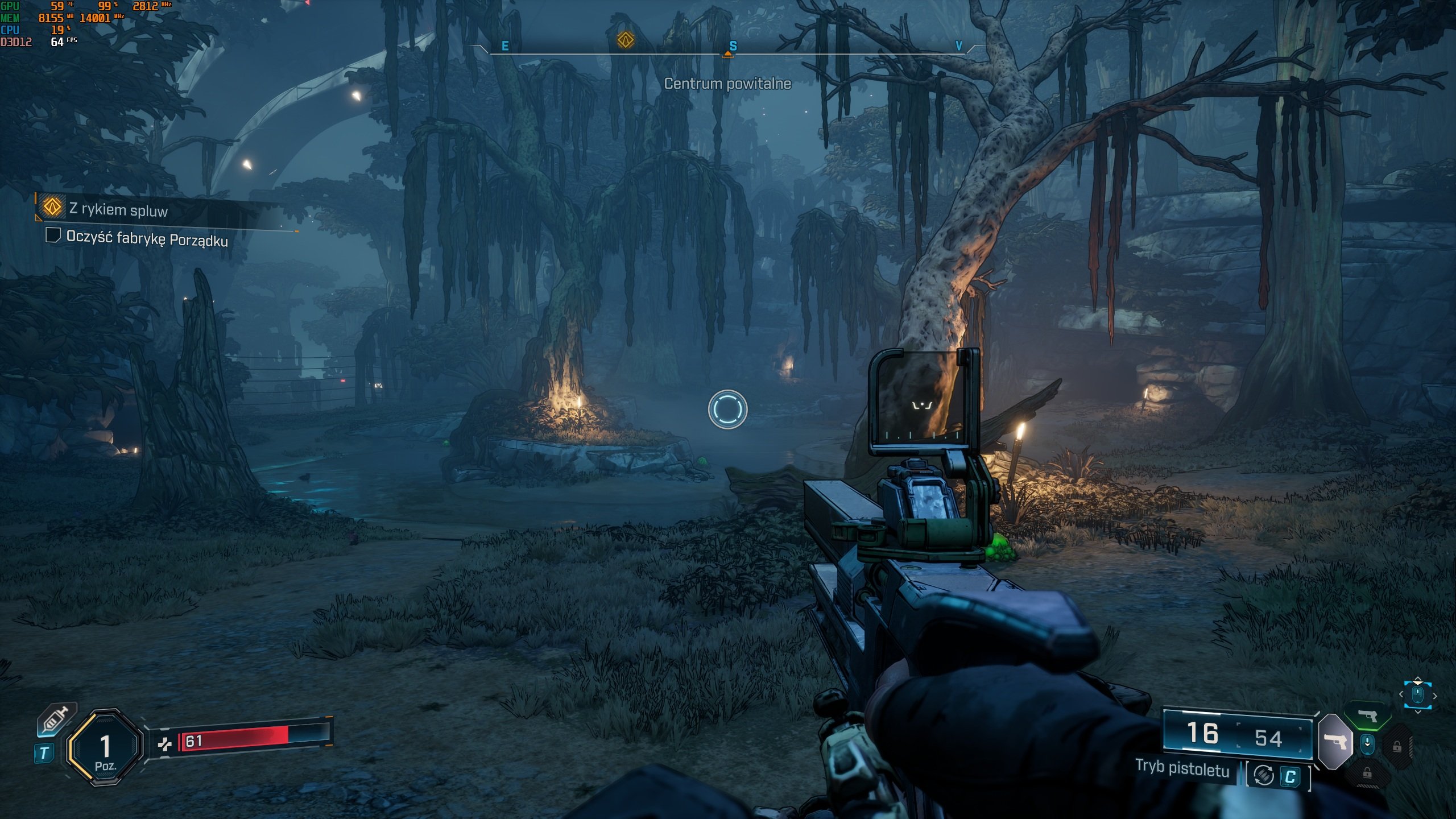Viewport: 1456px width, 819px height.
Task: Open the level 1 character badge
Action: point(105,747)
